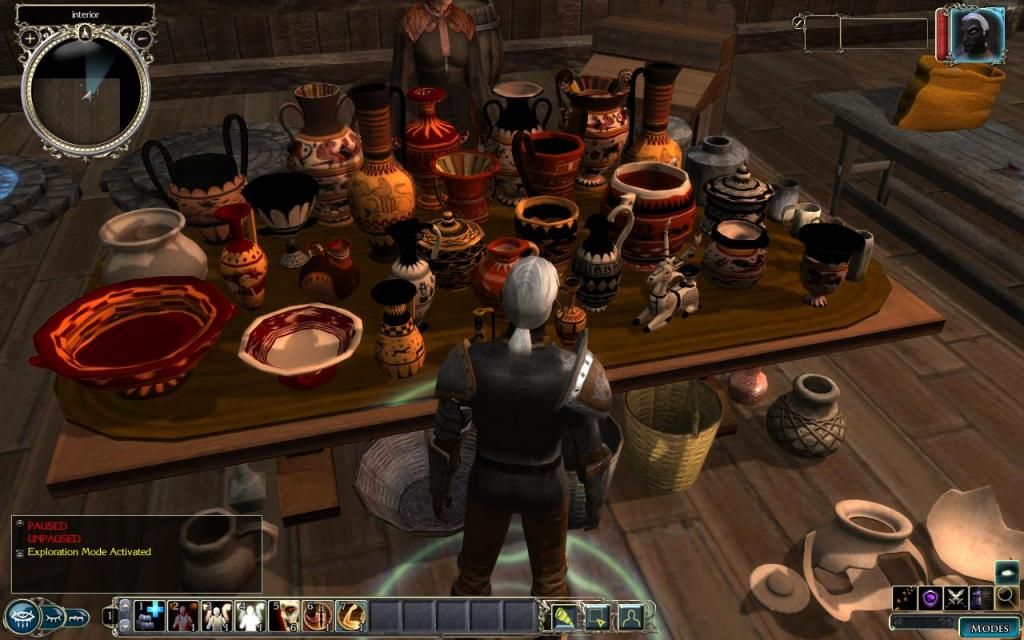Select the purple gem mode icon
Viewport: 1024px width, 640px height.
931,598
